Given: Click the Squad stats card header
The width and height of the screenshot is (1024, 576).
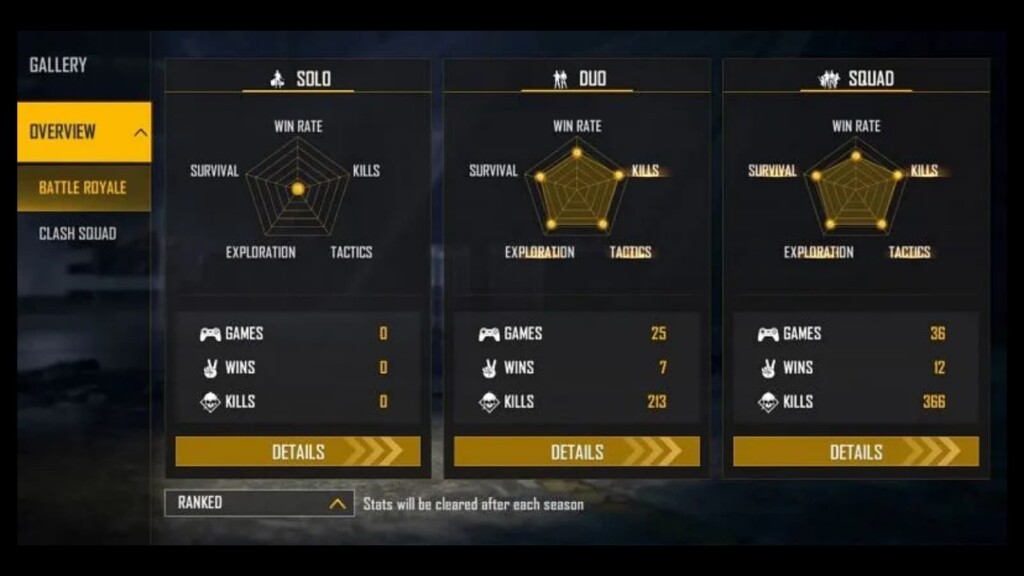Looking at the screenshot, I should 857,78.
